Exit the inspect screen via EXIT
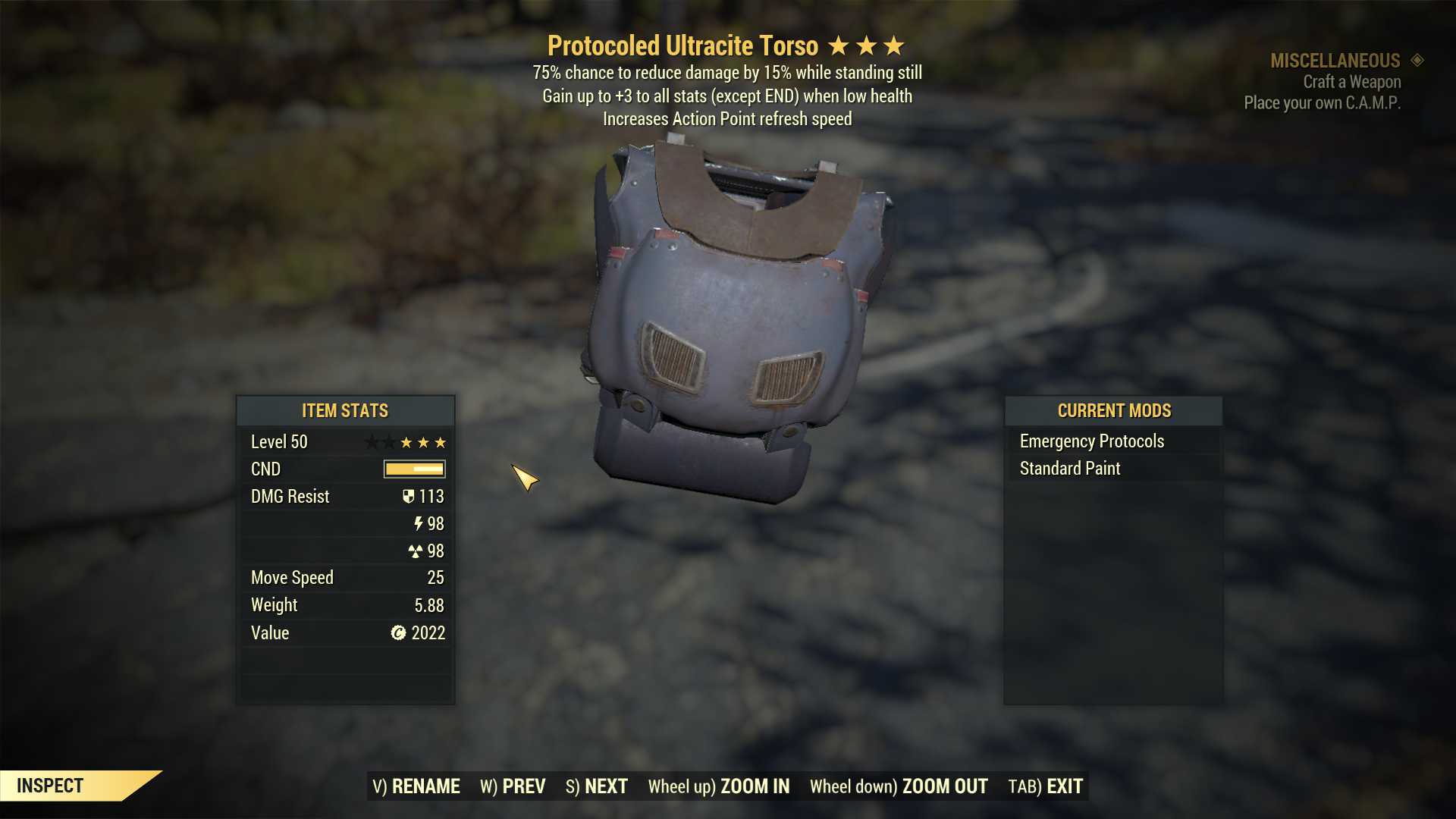1456x819 pixels. click(x=1045, y=786)
